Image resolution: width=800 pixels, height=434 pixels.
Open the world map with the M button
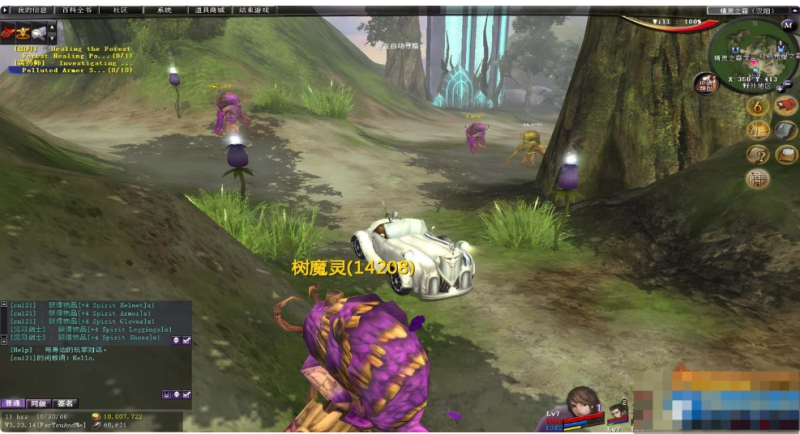[789, 26]
